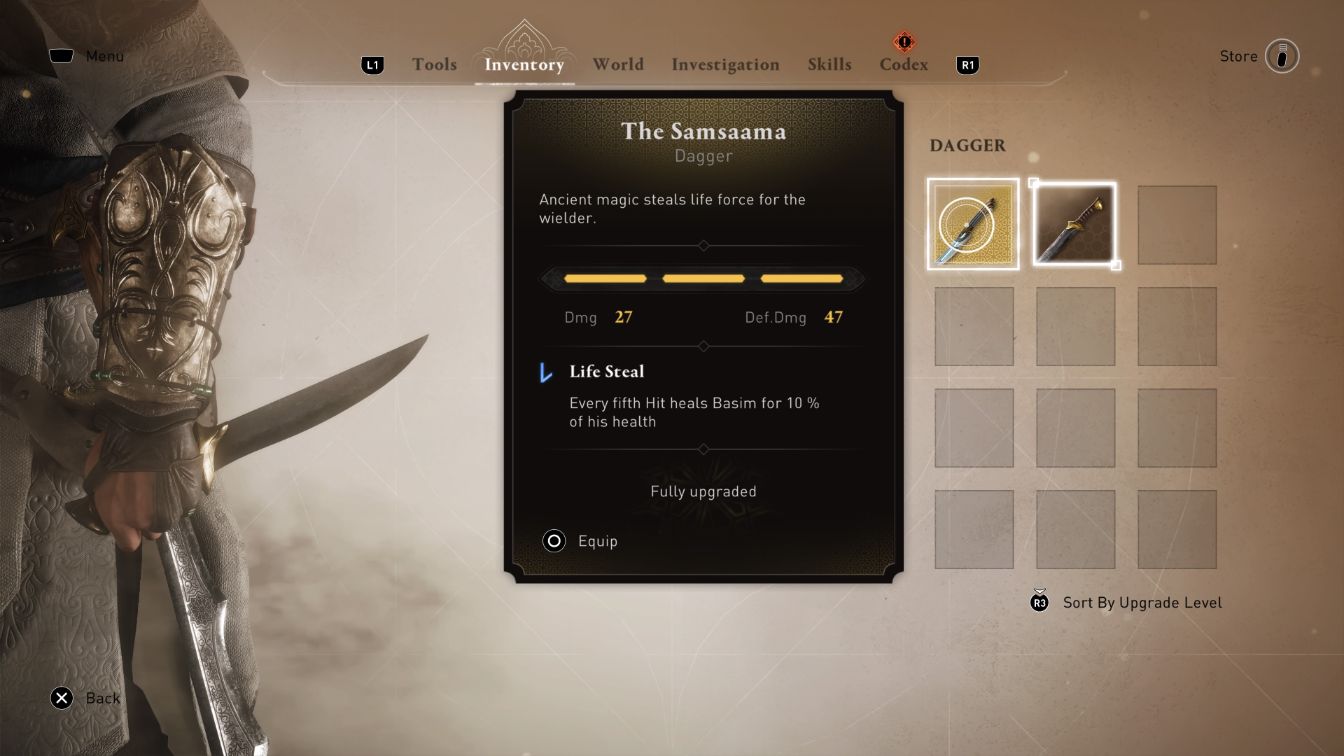Click the R3 Sort By Upgrade Level icon

coord(1037,602)
